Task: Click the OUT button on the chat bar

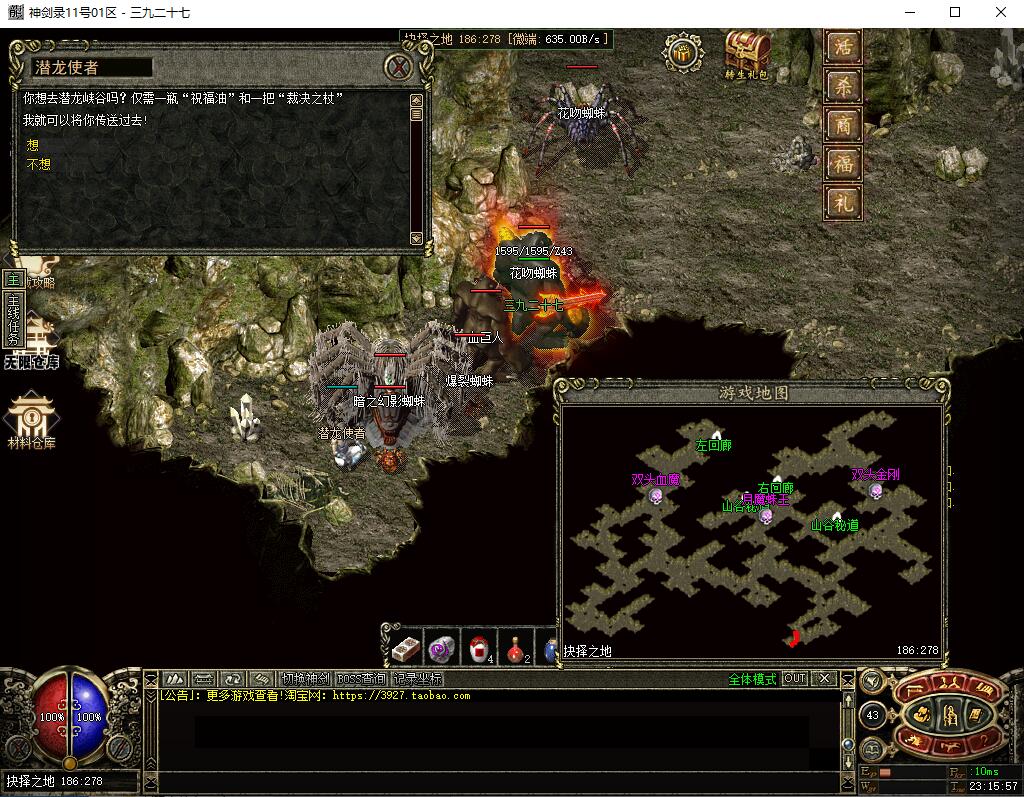Action: 794,678
